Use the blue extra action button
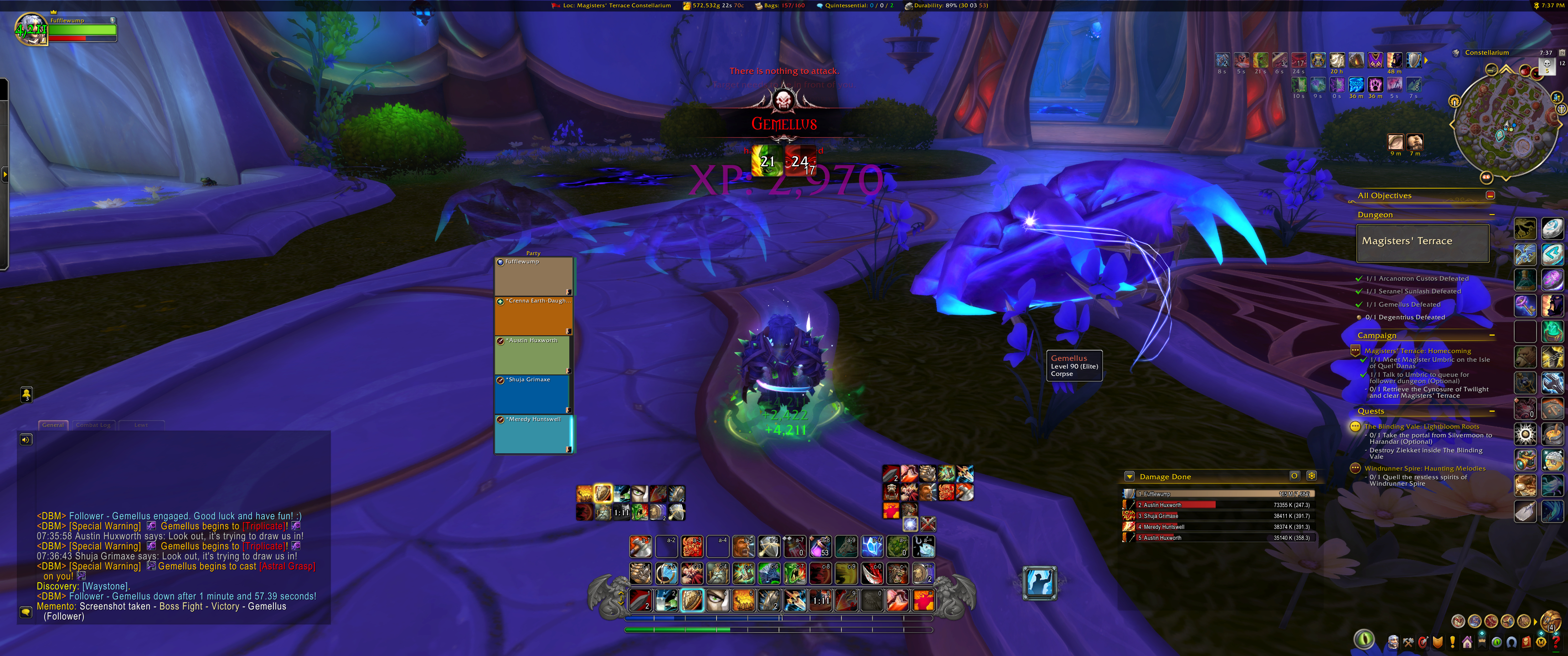 pyautogui.click(x=1040, y=582)
